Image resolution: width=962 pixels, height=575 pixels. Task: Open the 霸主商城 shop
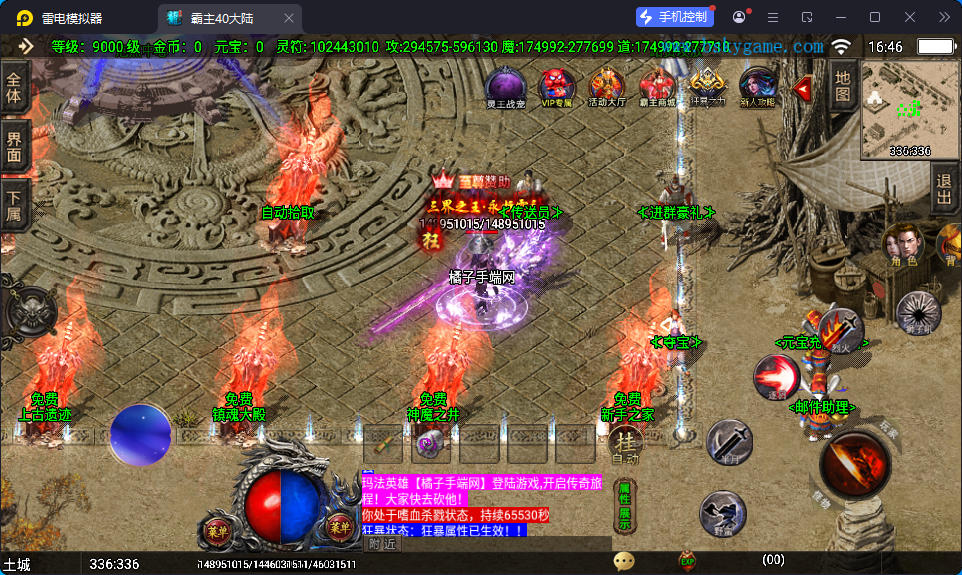pos(657,86)
